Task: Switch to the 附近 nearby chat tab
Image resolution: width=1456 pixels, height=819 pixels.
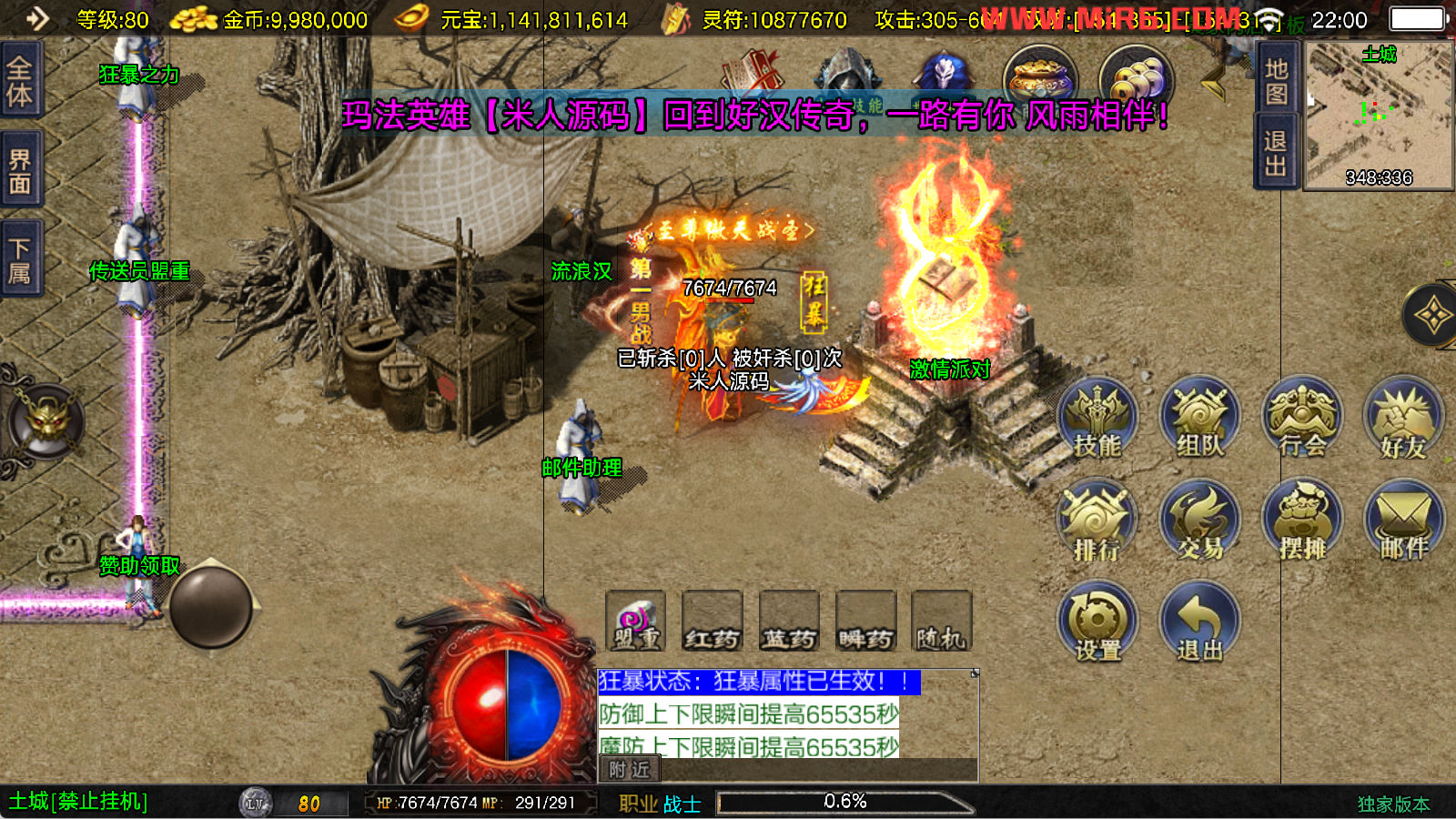Action: 629,770
